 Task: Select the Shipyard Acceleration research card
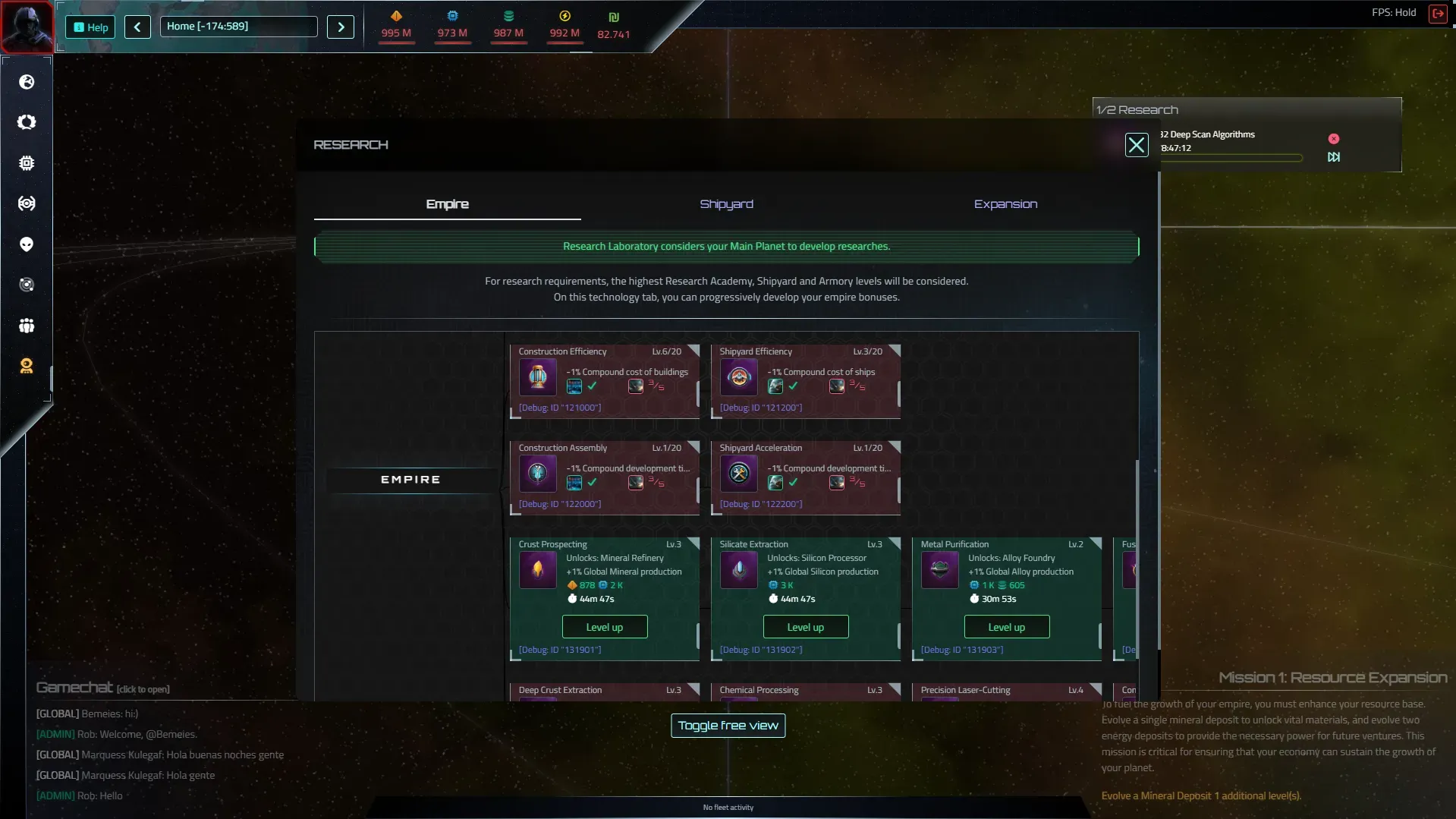click(805, 476)
